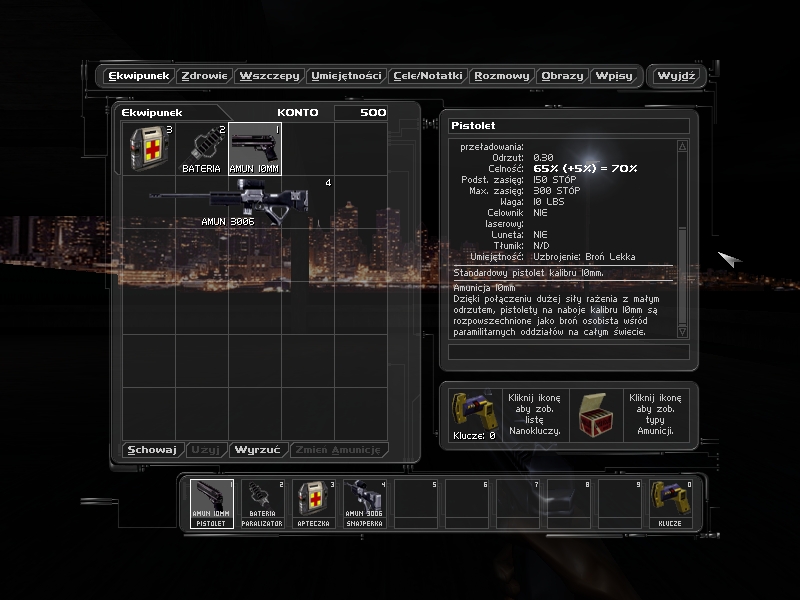Open the Wszczepy tab
800x600 pixels.
pyautogui.click(x=270, y=76)
